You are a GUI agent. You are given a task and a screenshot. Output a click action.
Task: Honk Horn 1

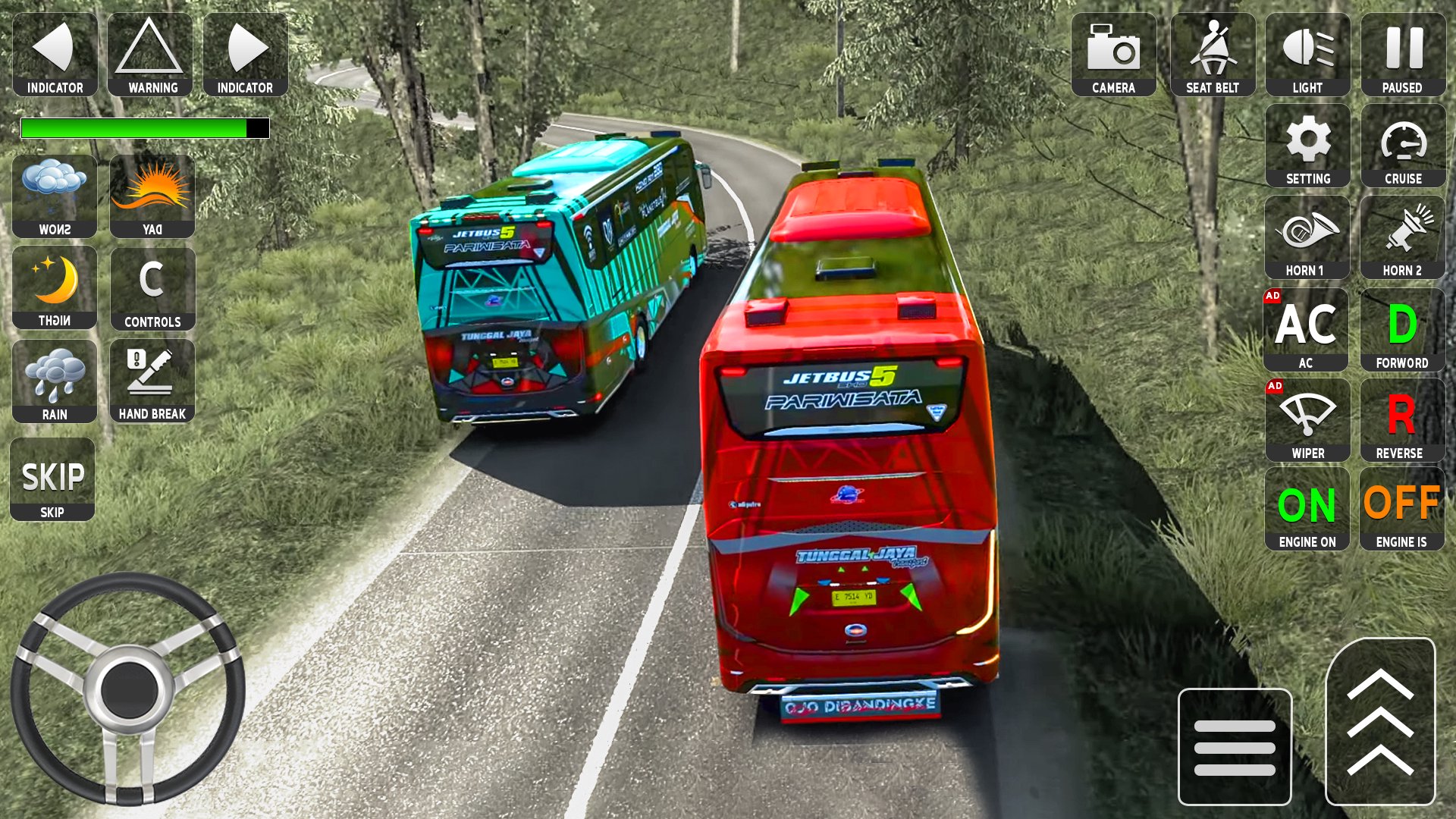coord(1307,238)
